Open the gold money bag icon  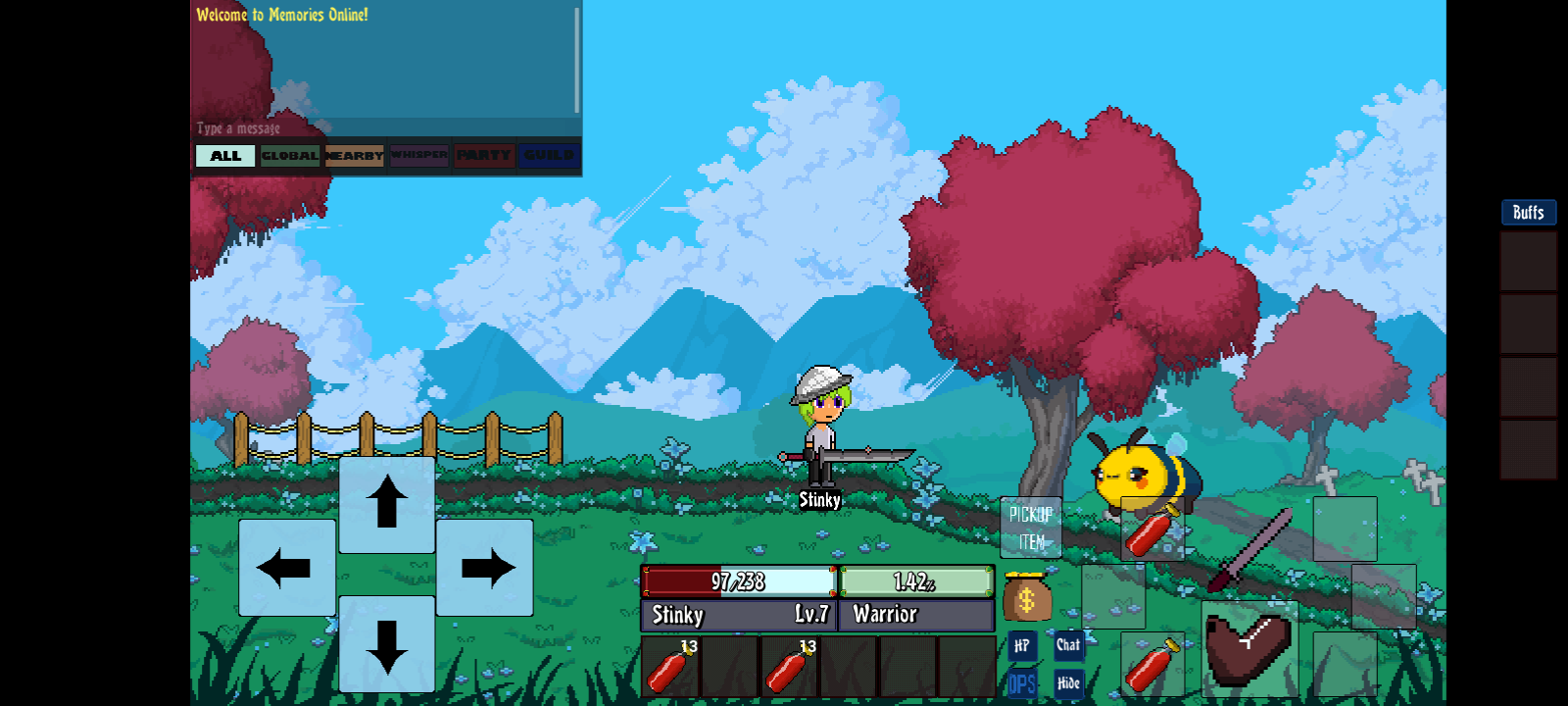click(1026, 597)
